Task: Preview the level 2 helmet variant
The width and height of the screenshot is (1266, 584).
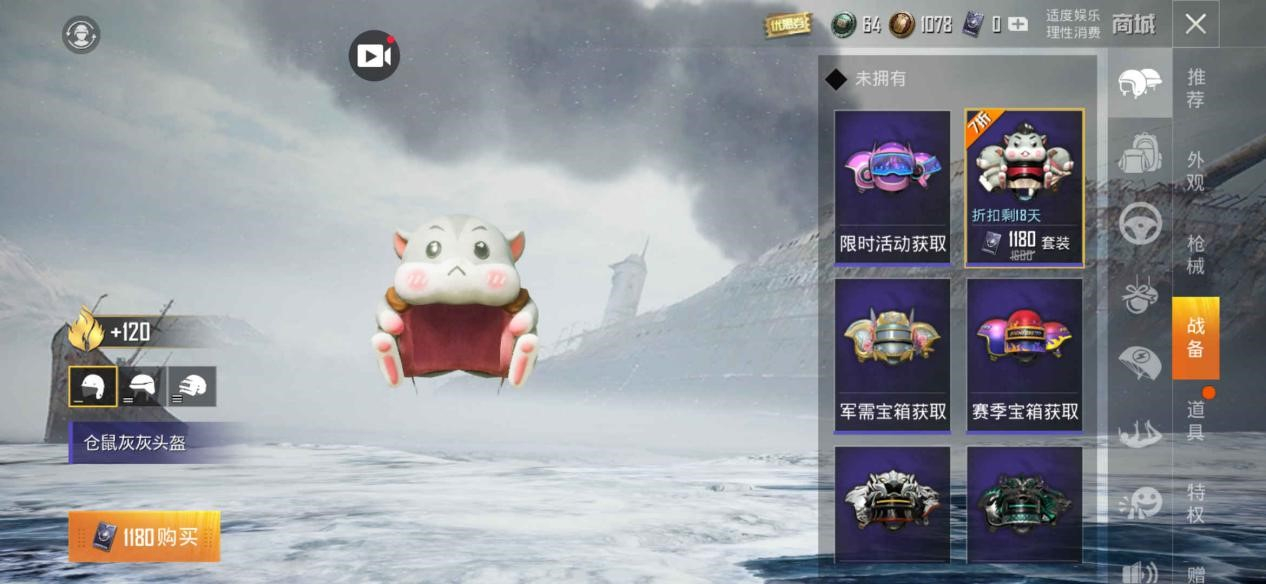Action: pyautogui.click(x=142, y=386)
